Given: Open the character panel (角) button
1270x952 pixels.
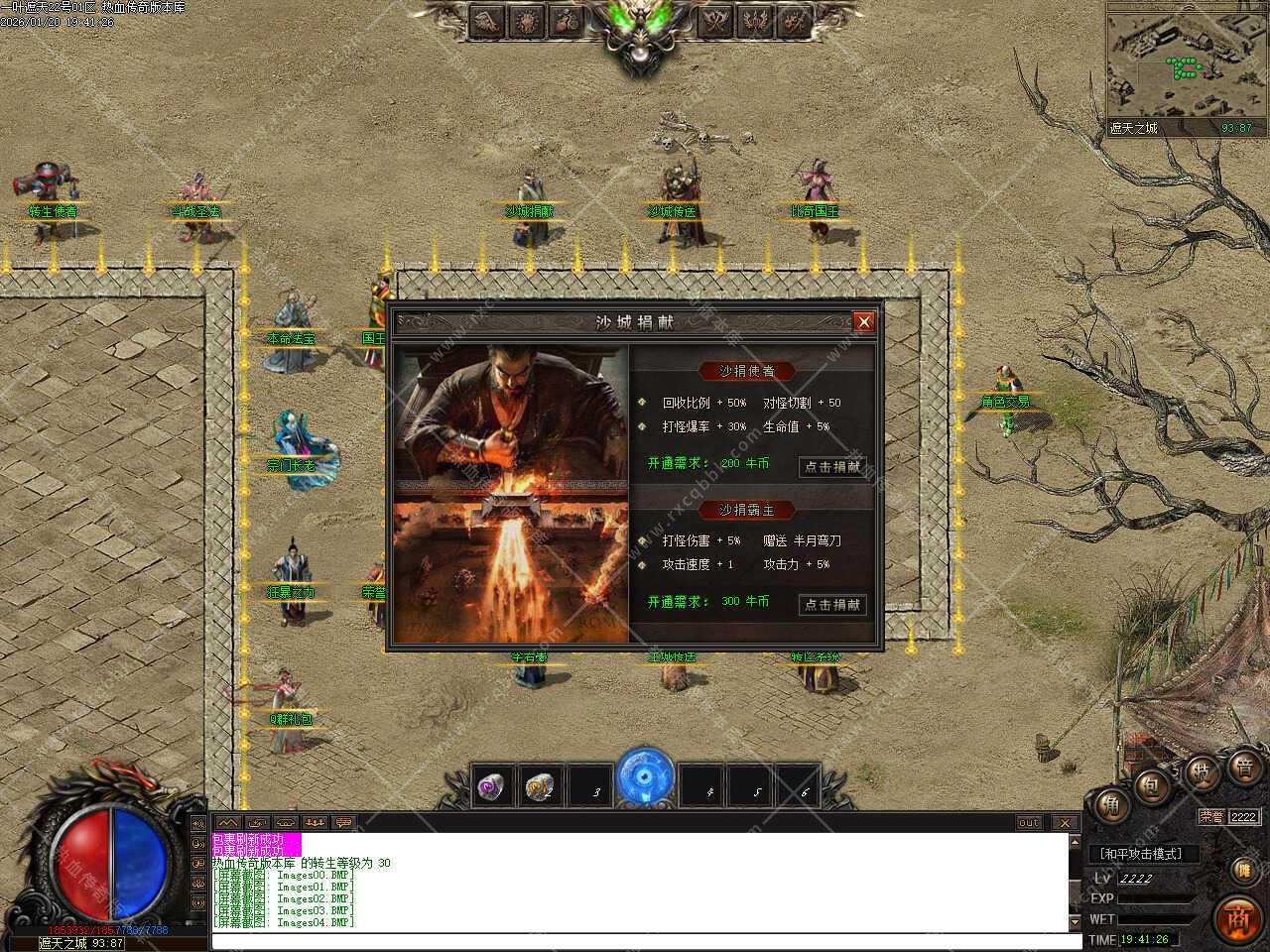Looking at the screenshot, I should pos(1111,806).
